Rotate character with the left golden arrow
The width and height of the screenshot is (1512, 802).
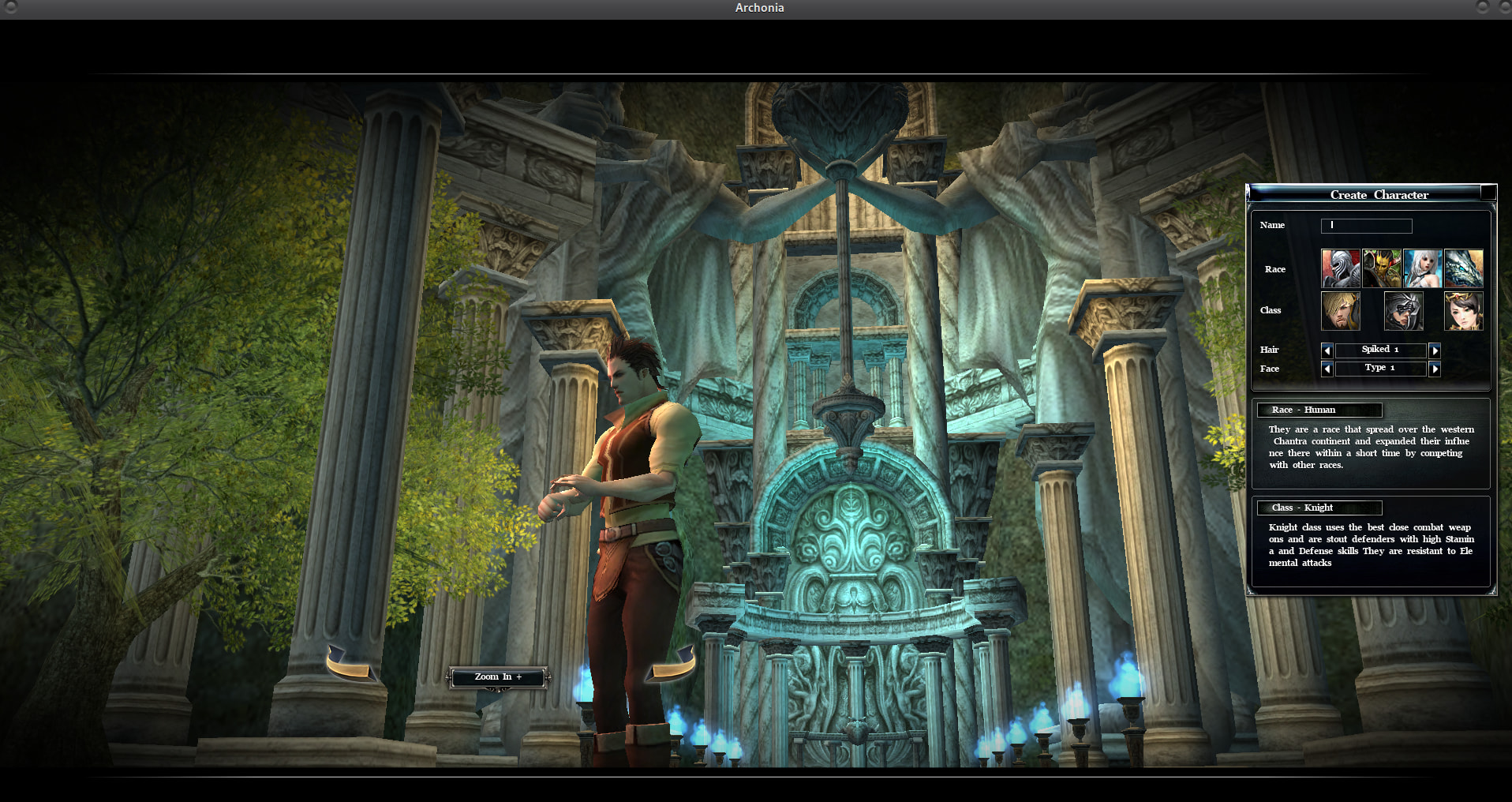pyautogui.click(x=348, y=665)
